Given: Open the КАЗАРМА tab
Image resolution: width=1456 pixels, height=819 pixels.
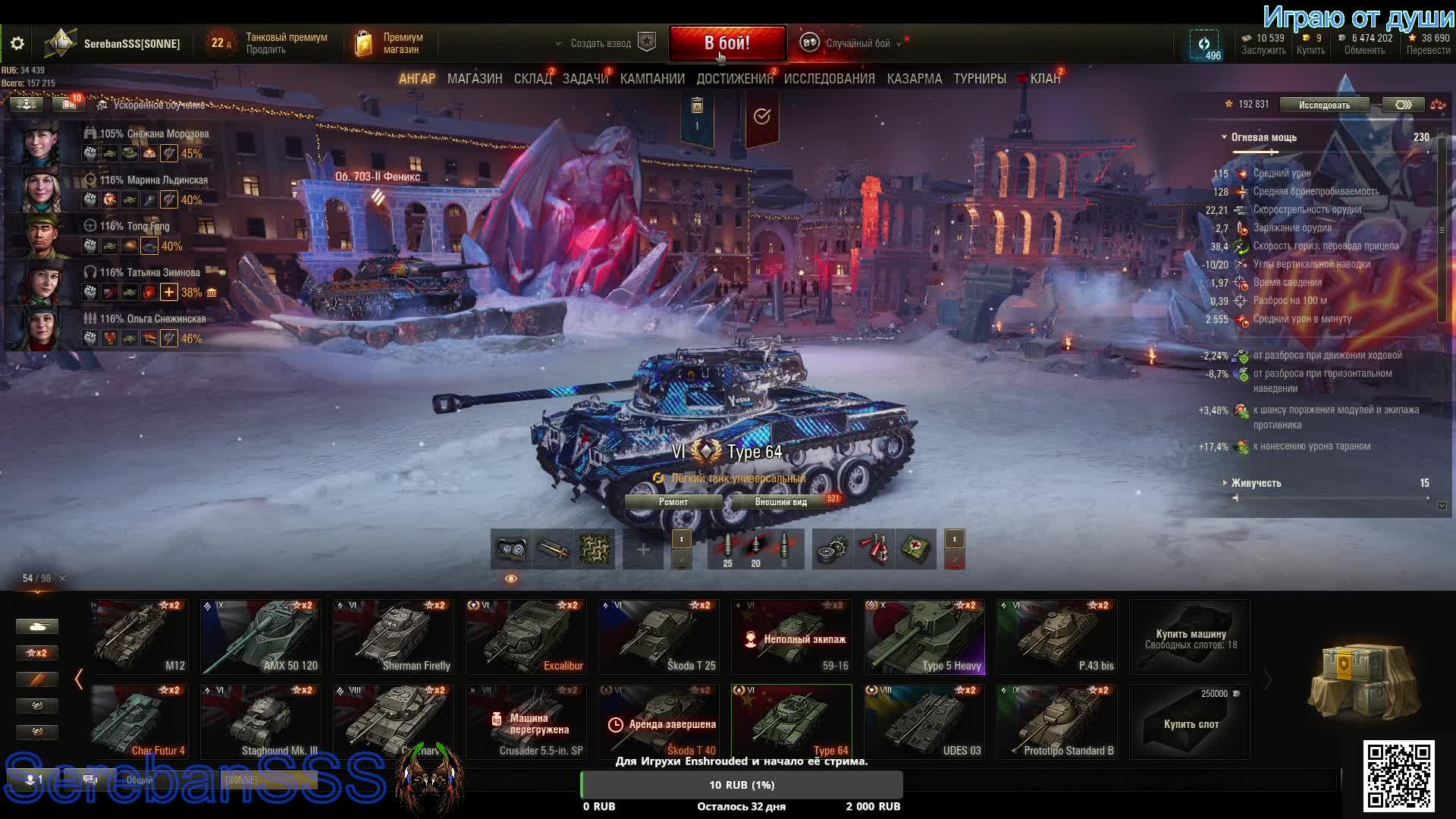Looking at the screenshot, I should [x=914, y=79].
